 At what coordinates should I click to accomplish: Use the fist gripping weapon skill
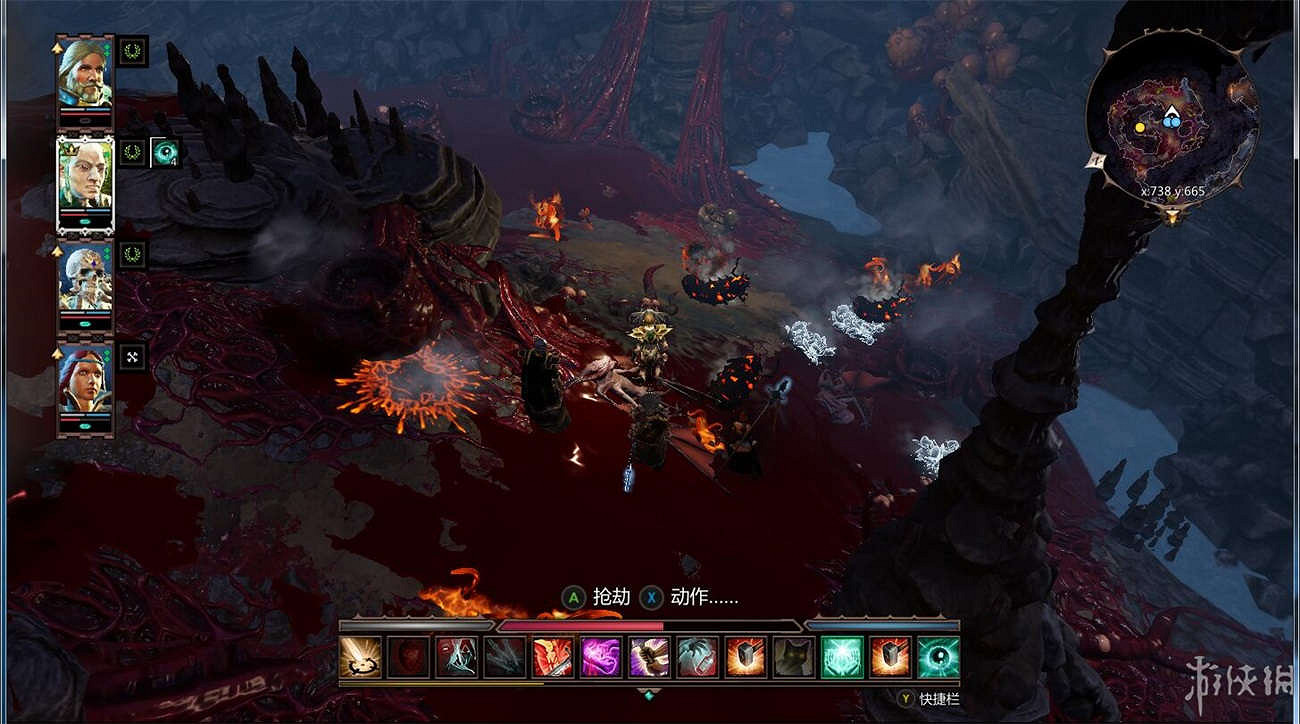click(x=649, y=657)
